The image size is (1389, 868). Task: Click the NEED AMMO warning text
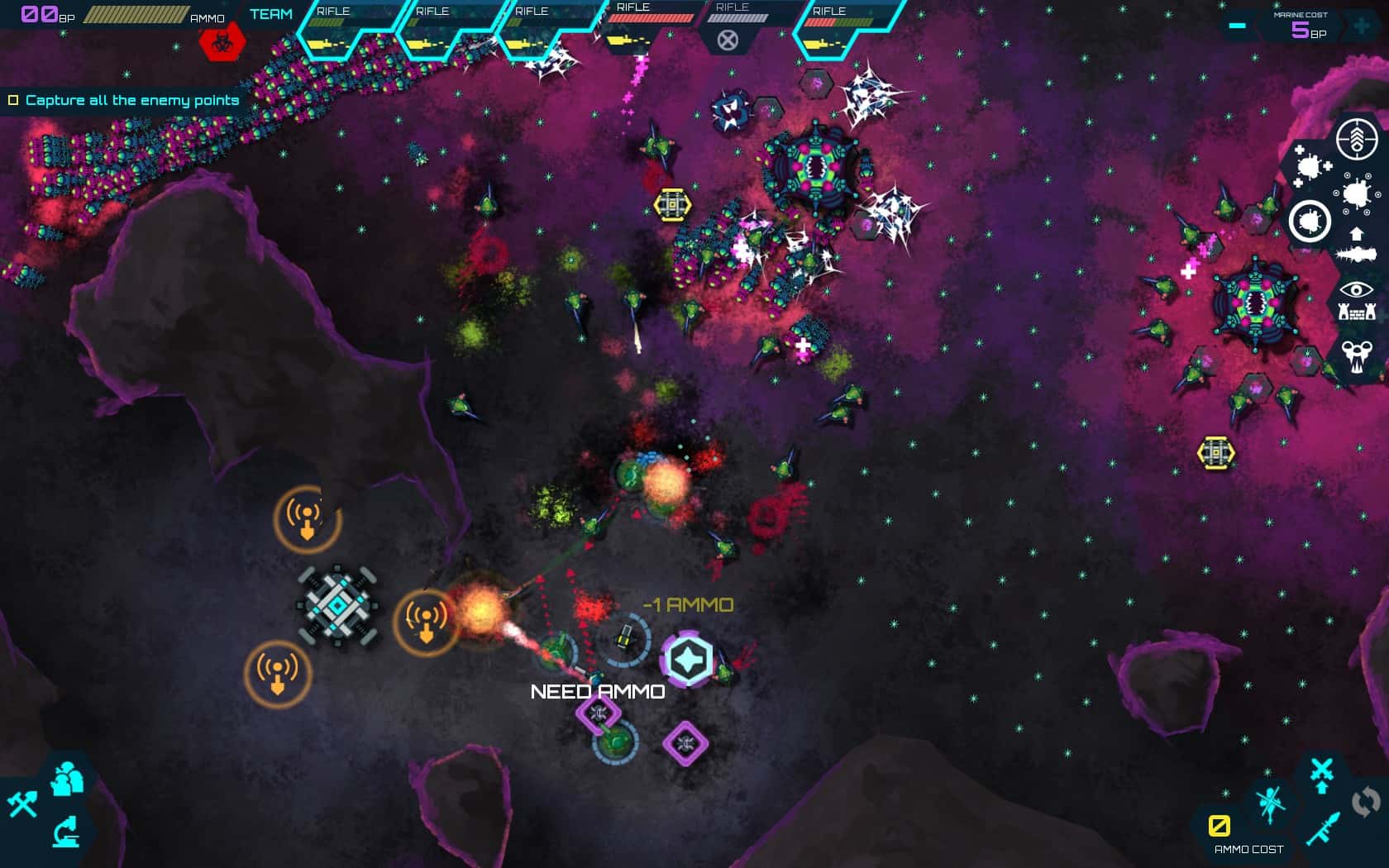(x=599, y=689)
